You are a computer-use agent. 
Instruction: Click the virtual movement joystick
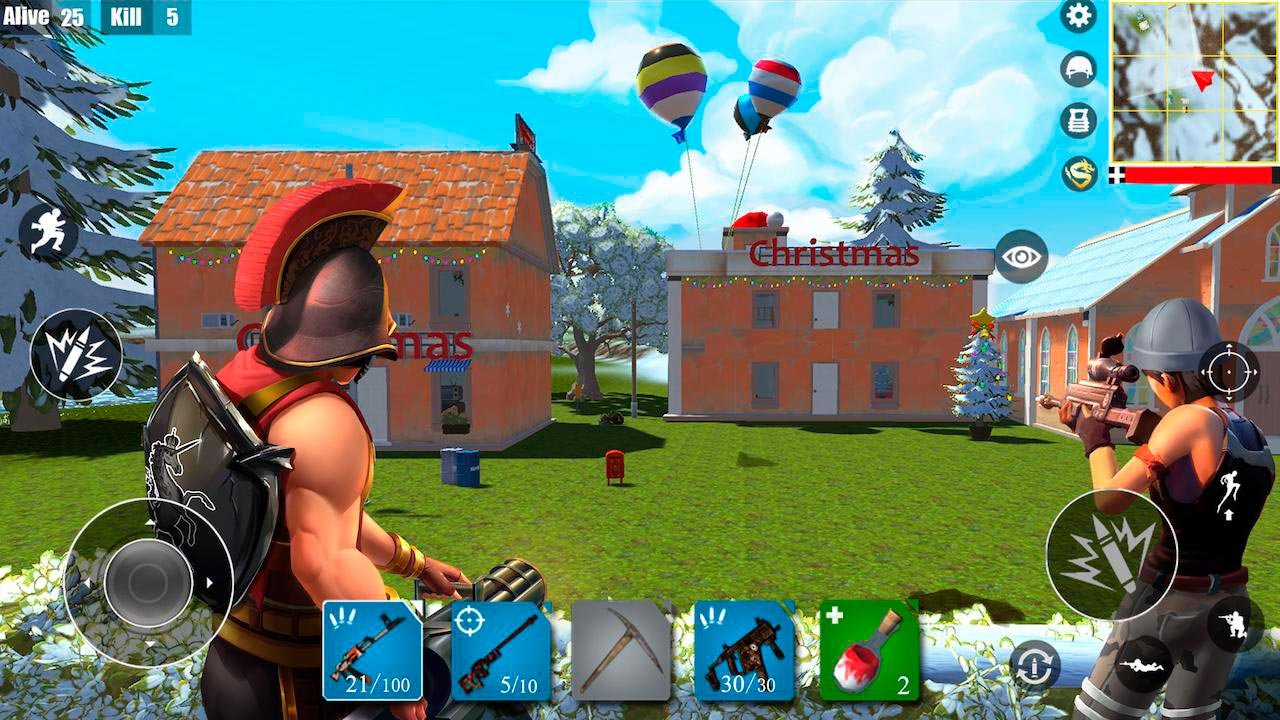click(148, 581)
